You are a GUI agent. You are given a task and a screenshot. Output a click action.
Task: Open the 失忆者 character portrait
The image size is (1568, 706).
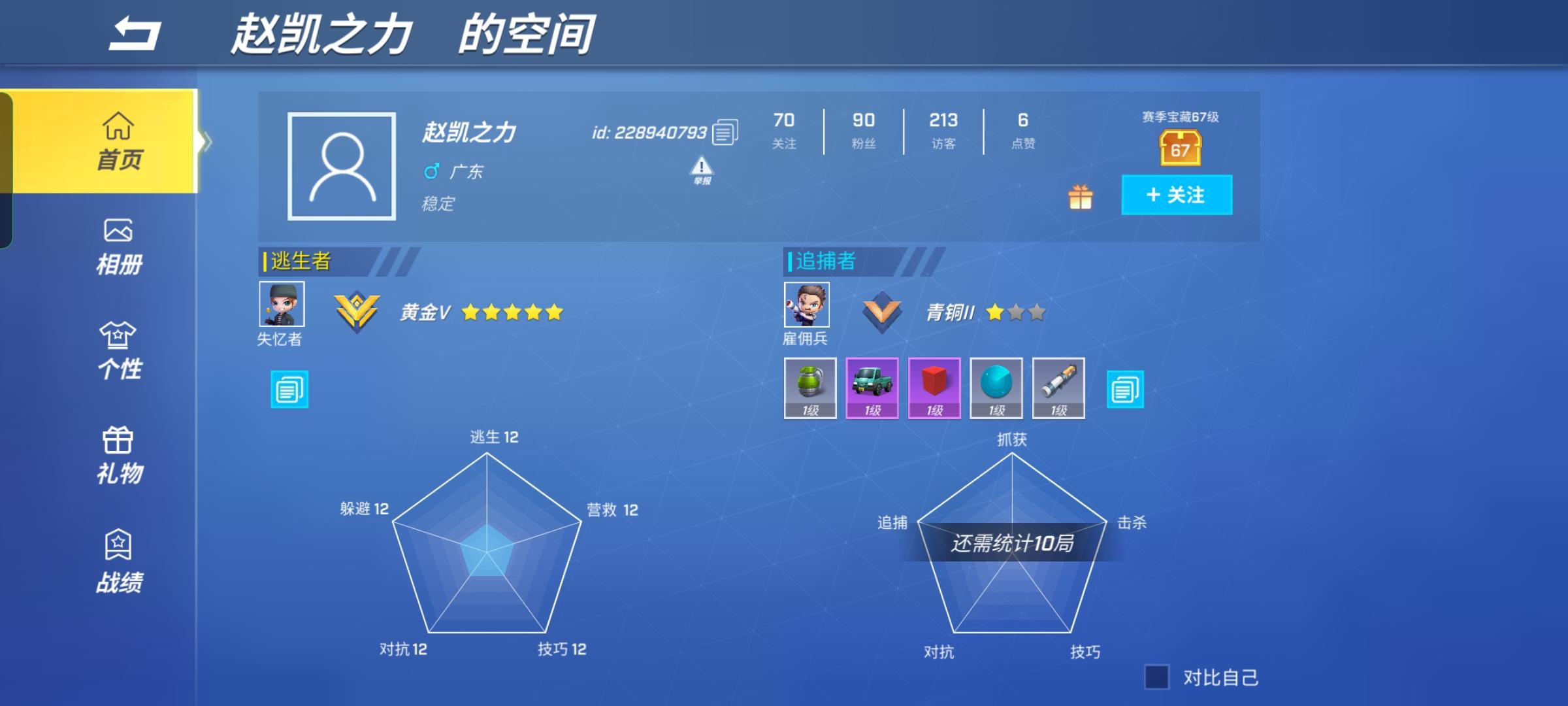[282, 304]
